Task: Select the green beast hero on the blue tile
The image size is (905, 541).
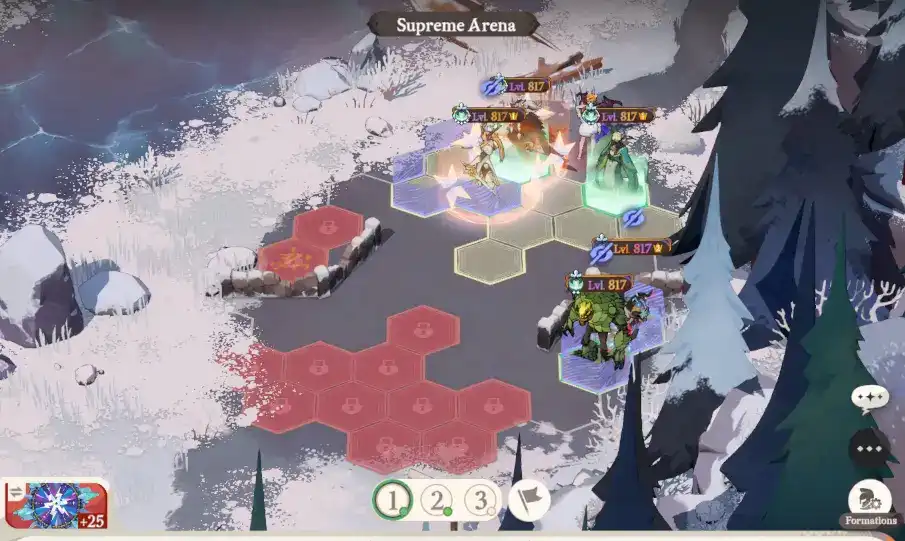Action: tap(598, 331)
